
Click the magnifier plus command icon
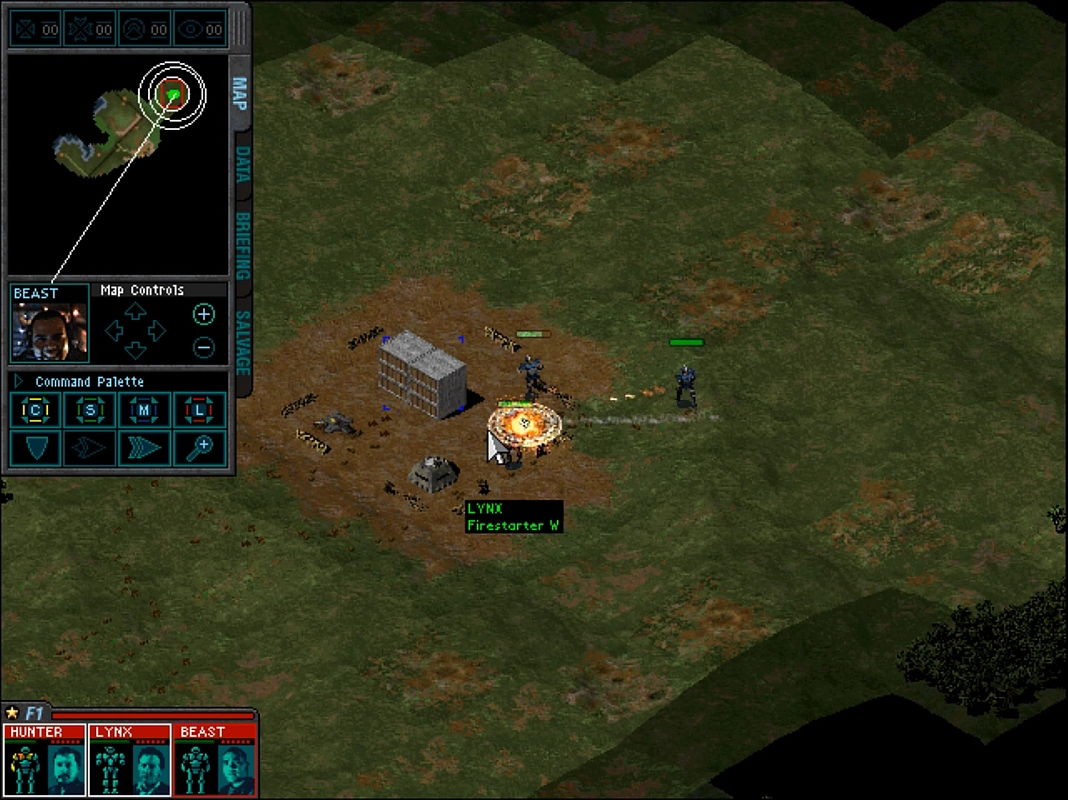[x=200, y=448]
